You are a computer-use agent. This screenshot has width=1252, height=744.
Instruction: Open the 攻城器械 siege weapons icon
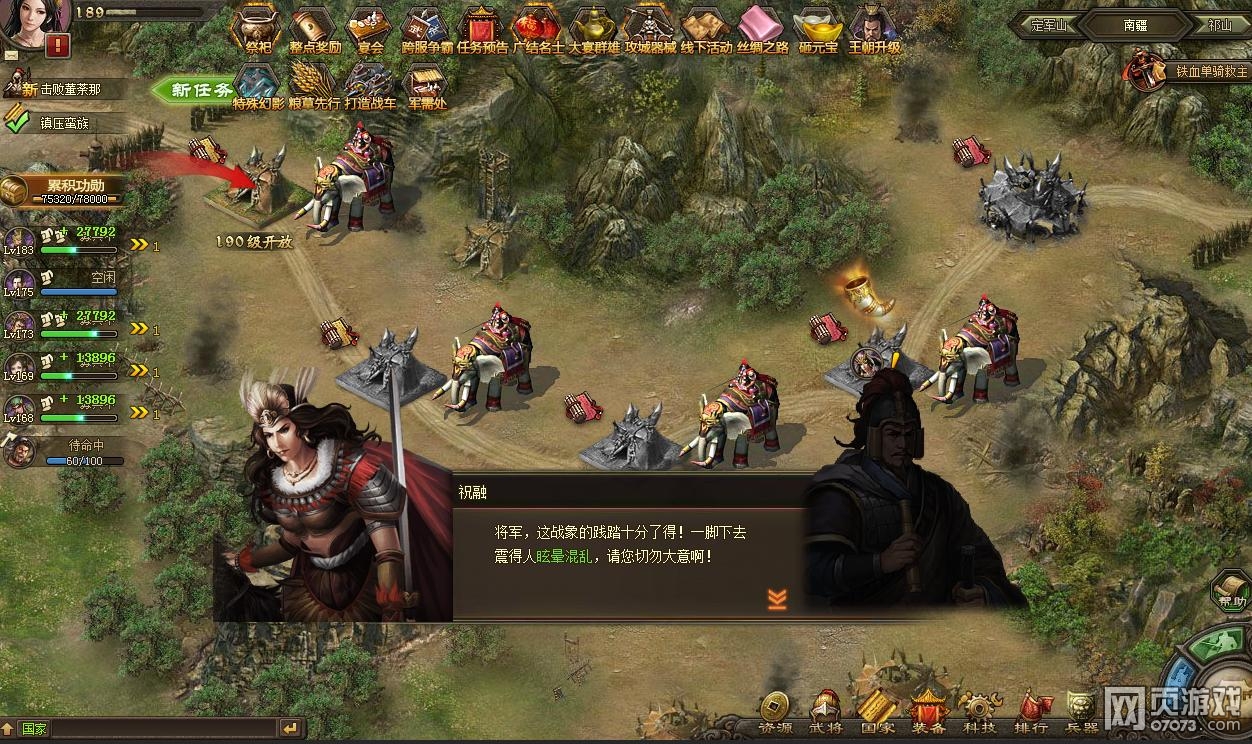[x=650, y=30]
